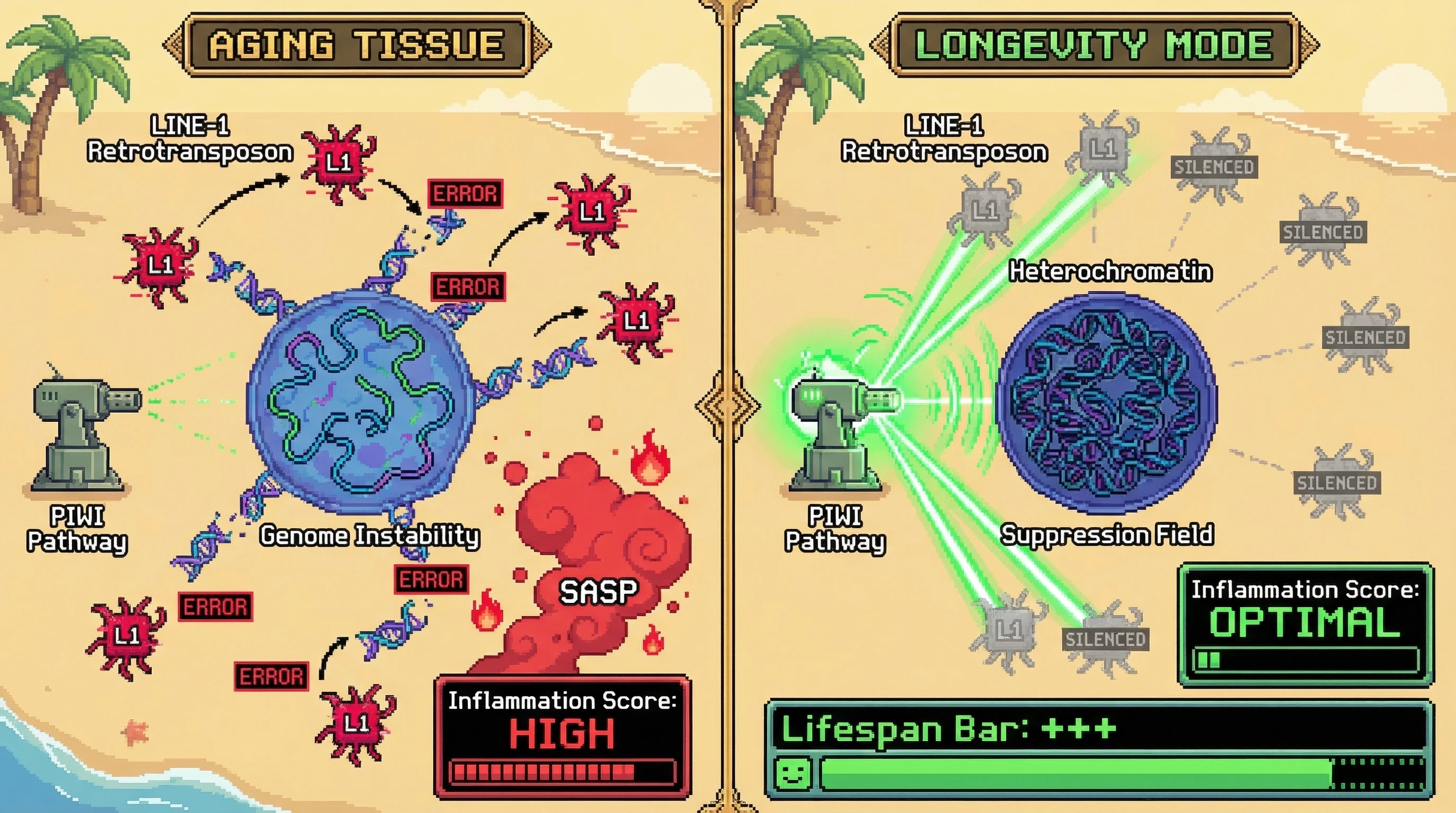Image resolution: width=1456 pixels, height=813 pixels.
Task: Select the AGING TISSUE banner
Action: pos(357,44)
